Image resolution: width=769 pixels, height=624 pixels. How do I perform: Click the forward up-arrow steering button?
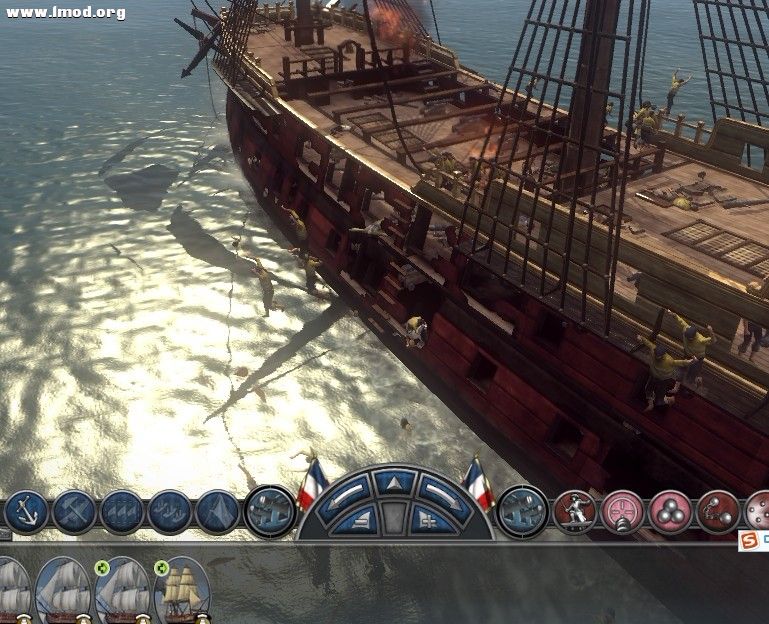[394, 482]
